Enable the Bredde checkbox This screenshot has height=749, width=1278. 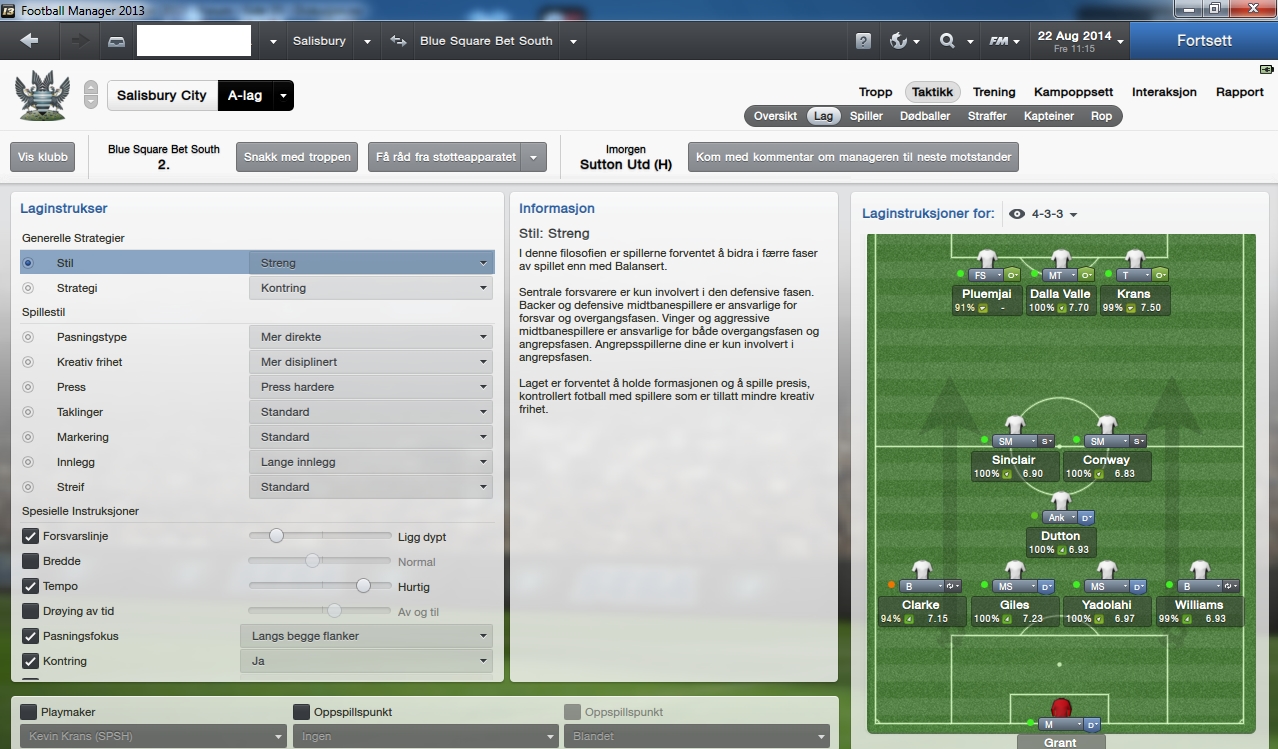(x=31, y=561)
